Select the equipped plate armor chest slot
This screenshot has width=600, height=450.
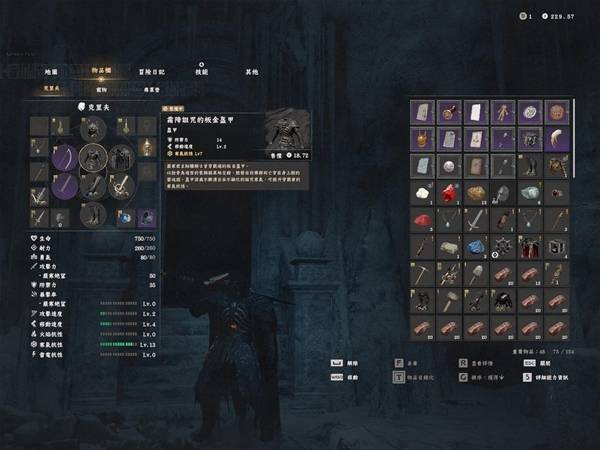click(x=93, y=158)
